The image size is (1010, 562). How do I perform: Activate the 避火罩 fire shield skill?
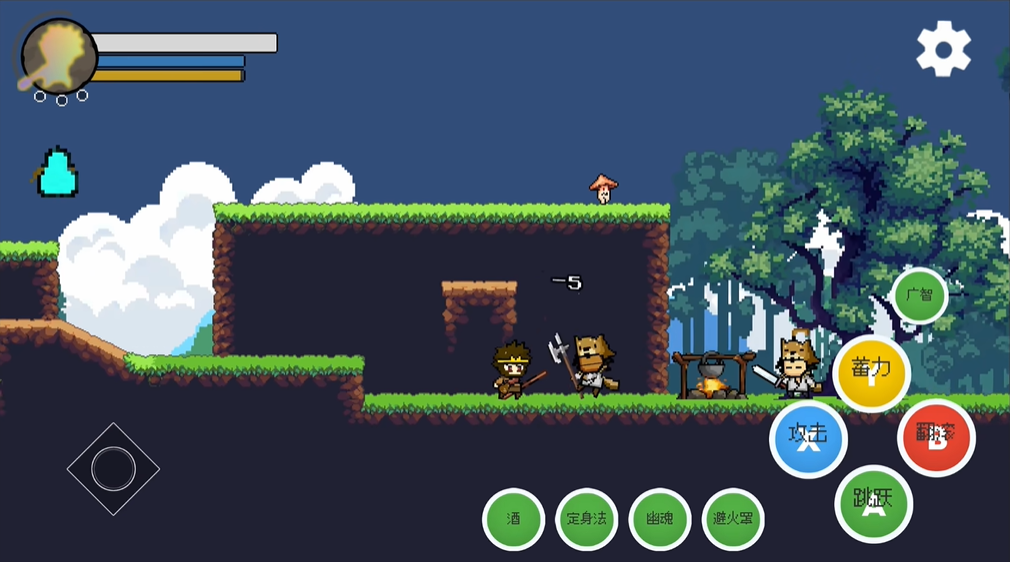733,519
